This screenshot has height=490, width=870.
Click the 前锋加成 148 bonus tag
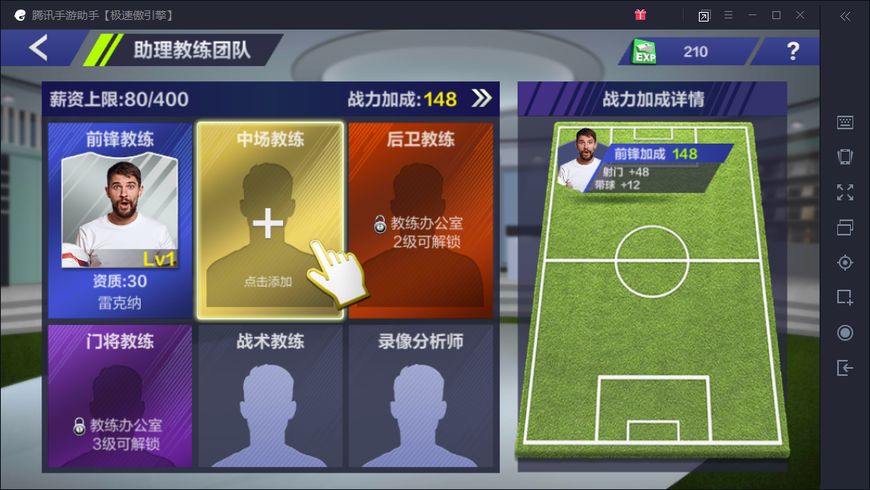coord(655,154)
